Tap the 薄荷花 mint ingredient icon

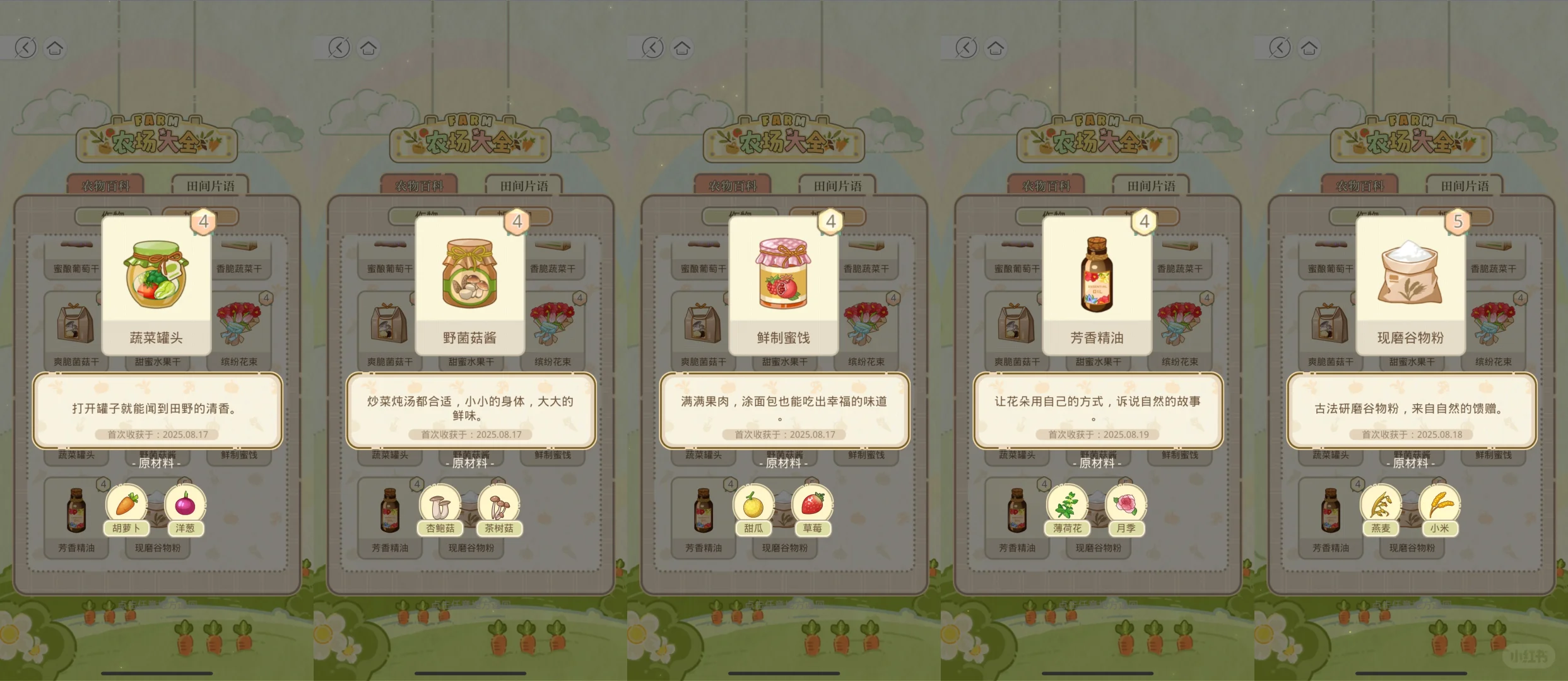tap(1068, 503)
